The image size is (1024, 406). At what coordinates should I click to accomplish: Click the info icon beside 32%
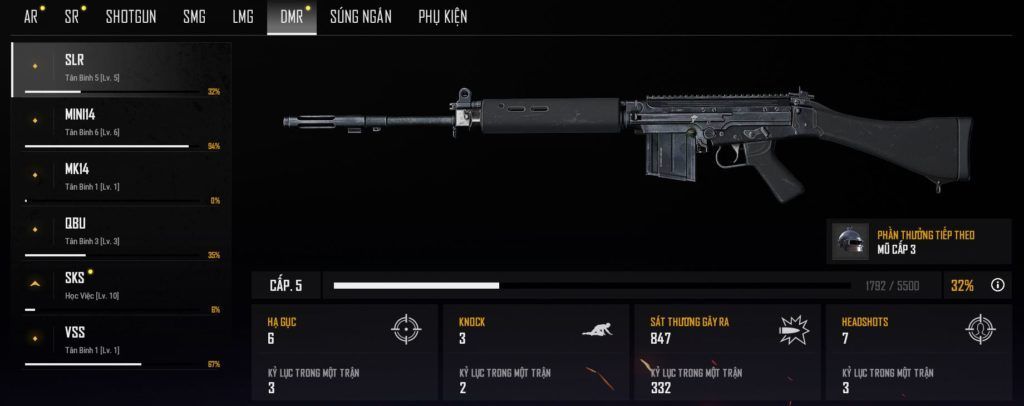(x=997, y=285)
